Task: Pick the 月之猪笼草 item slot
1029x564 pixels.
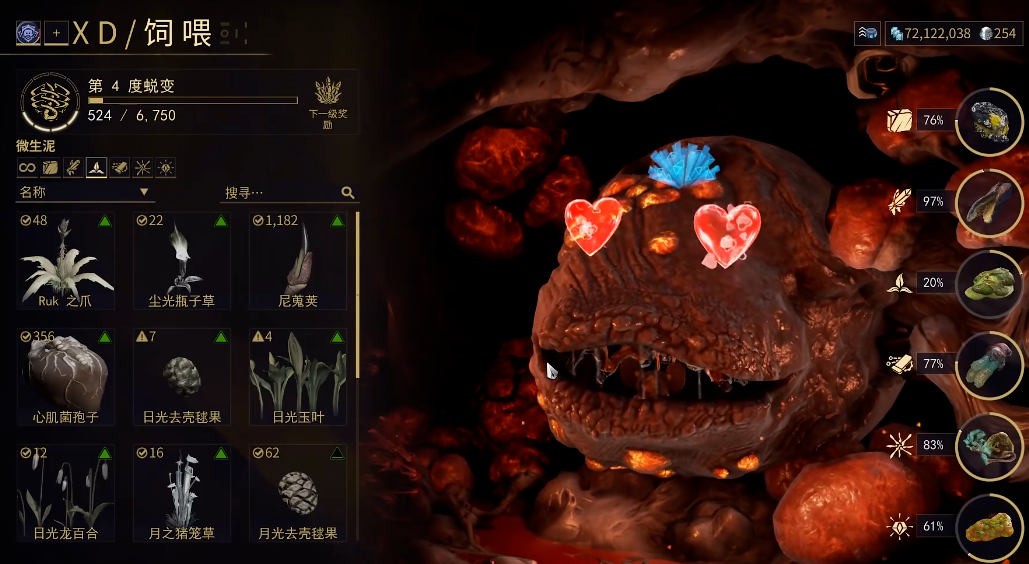Action: [x=182, y=492]
